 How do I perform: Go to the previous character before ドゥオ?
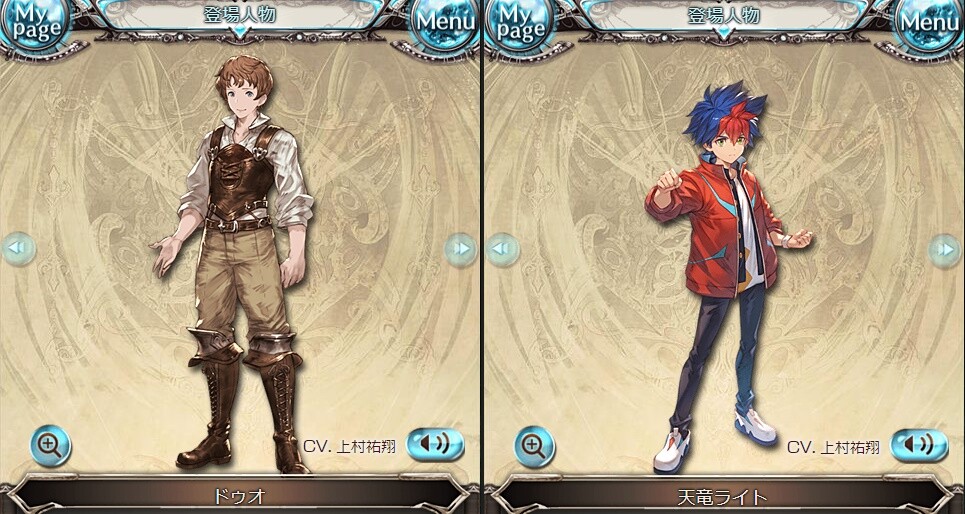coord(18,248)
